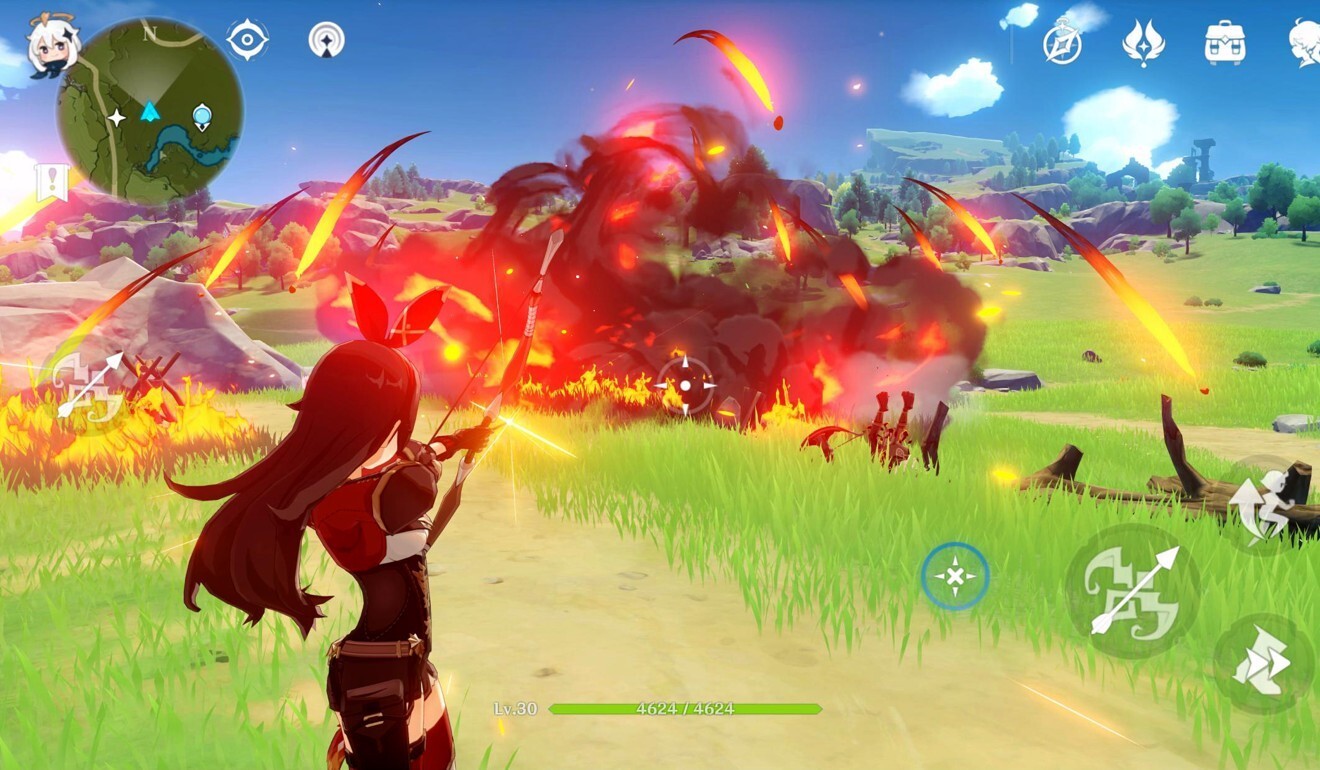Open the compass adventure icon
Screen dimensions: 1320x770
tap(1062, 43)
